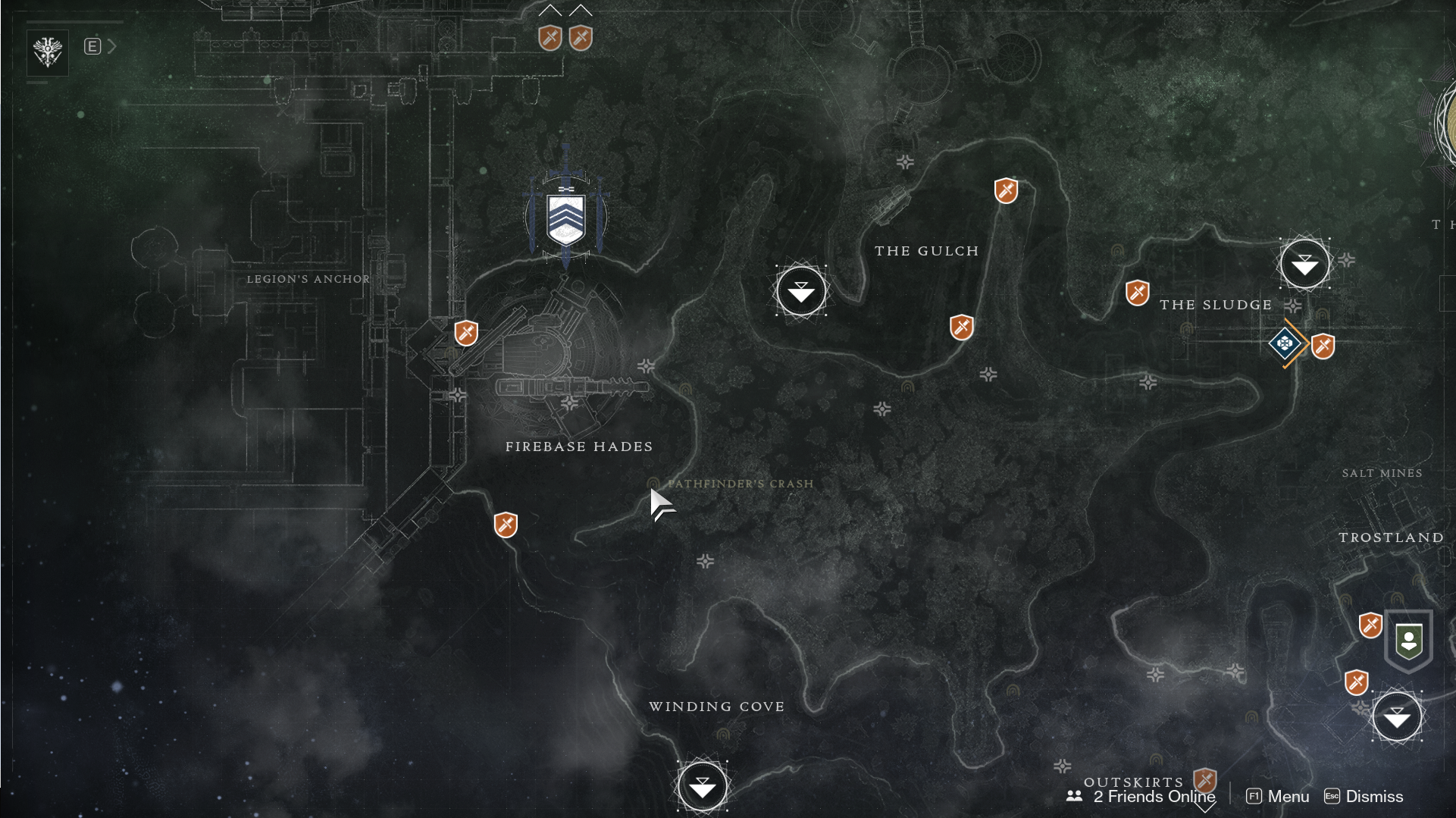Open the Firebase Hades banner shield marker
Viewport: 1456px width, 818px height.
tap(566, 219)
